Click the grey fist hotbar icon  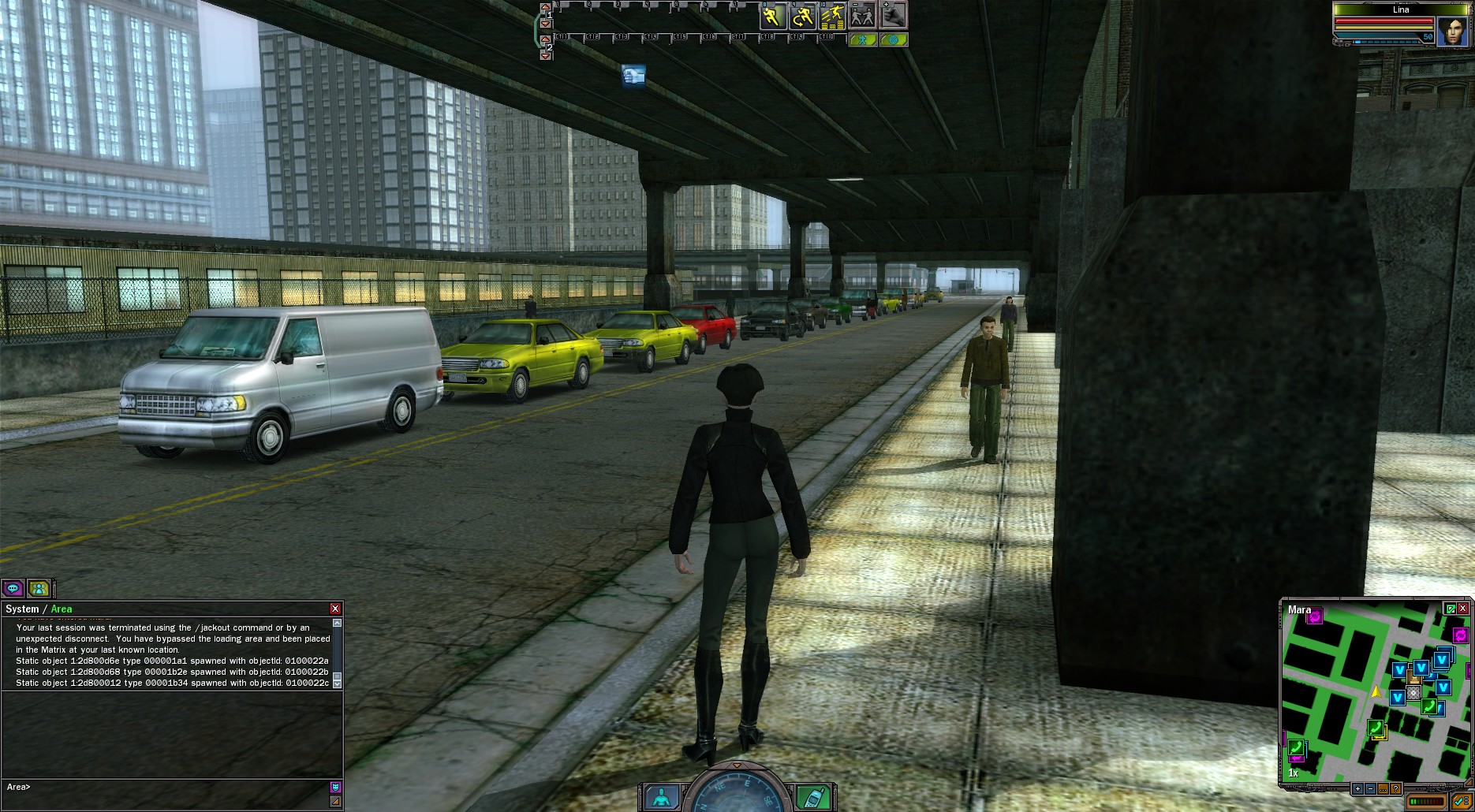(892, 16)
